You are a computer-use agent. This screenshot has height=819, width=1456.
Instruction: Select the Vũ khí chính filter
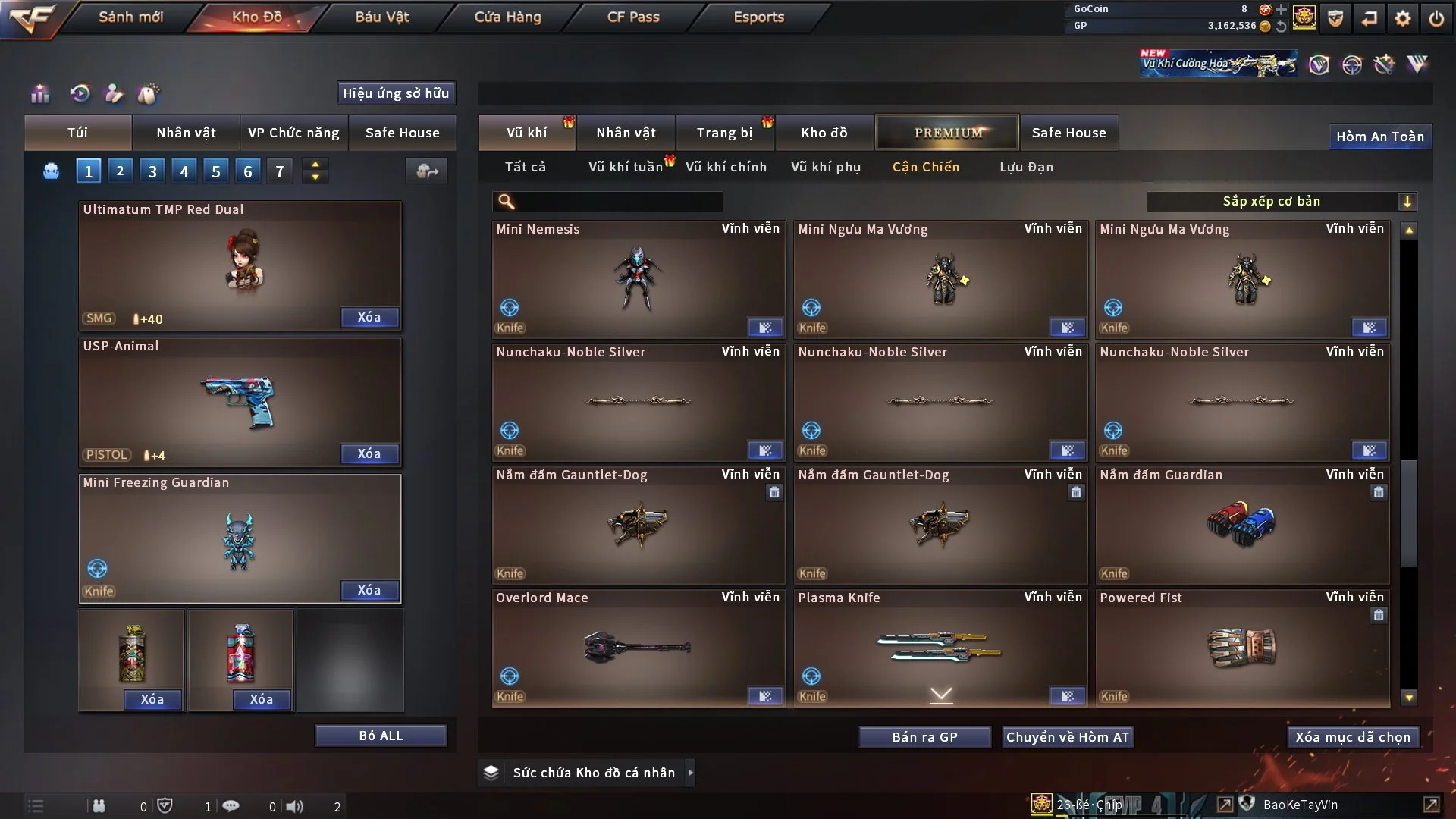(726, 167)
